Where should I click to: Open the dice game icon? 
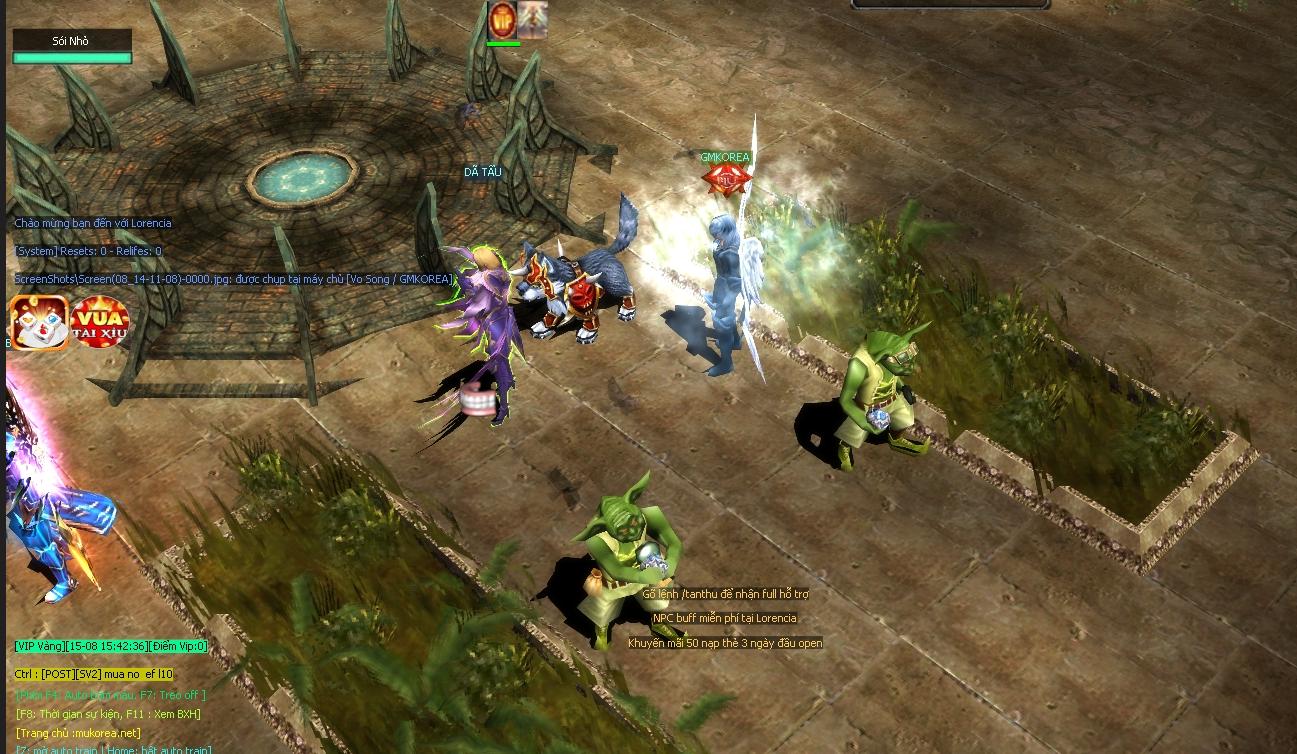pos(39,322)
